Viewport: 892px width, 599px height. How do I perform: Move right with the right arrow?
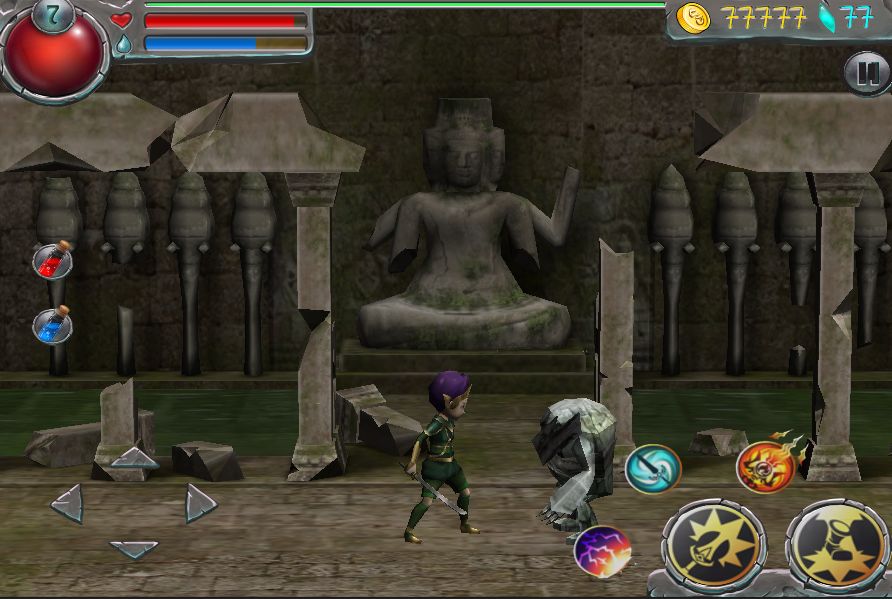coord(200,503)
